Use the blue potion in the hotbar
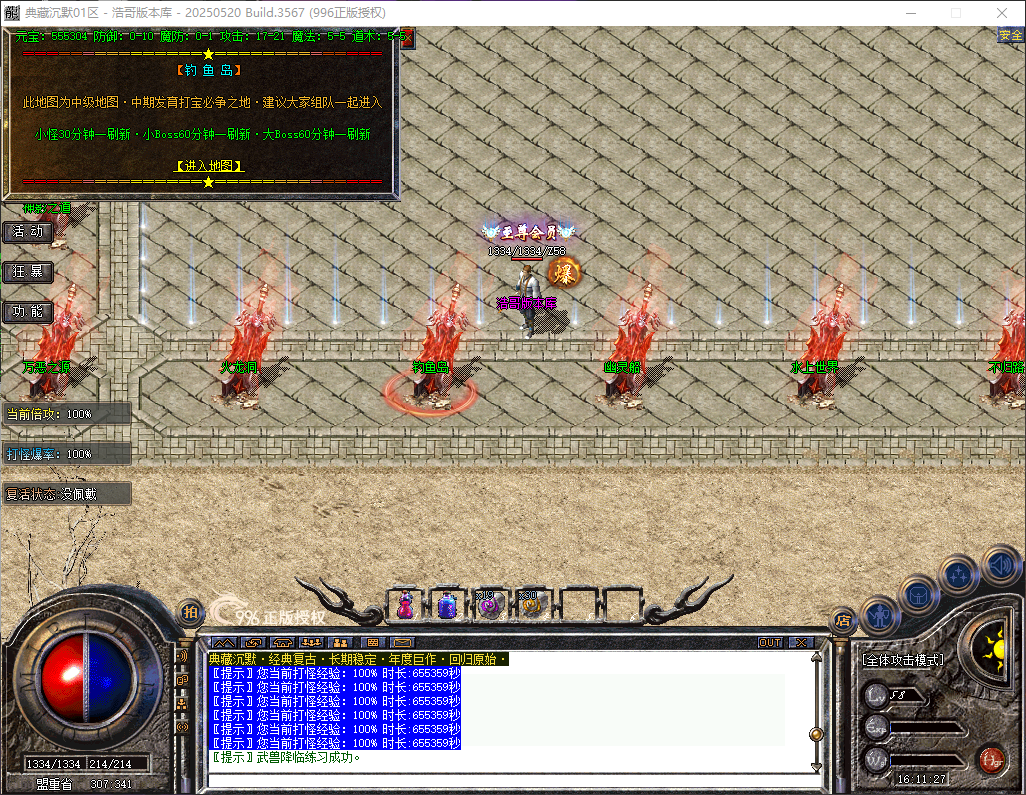Screen dimensions: 1026x795 tap(447, 605)
